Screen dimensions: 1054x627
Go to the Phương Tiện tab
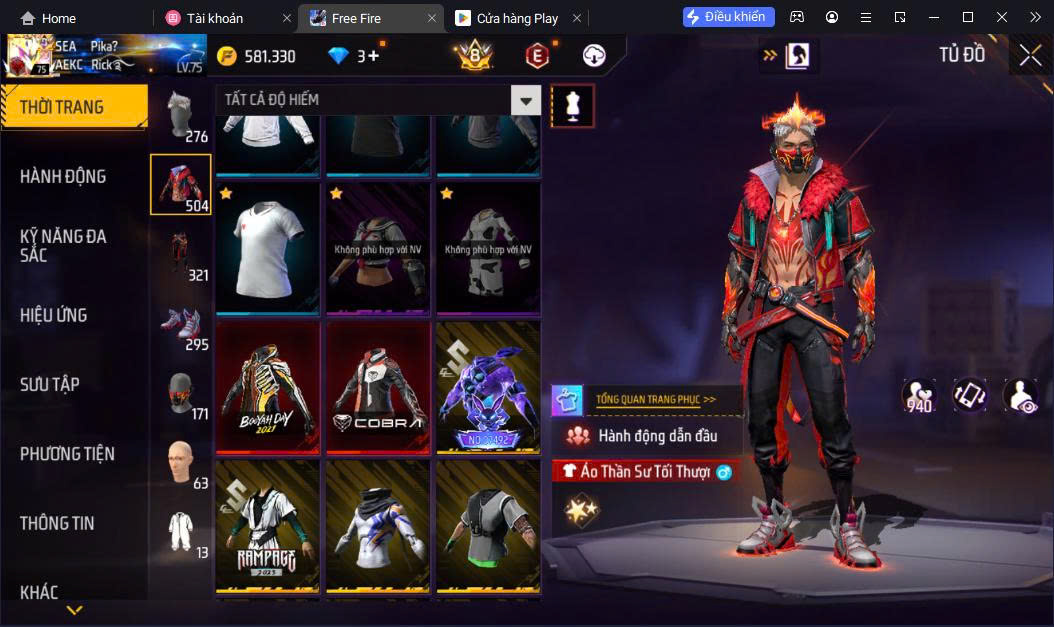click(x=67, y=453)
